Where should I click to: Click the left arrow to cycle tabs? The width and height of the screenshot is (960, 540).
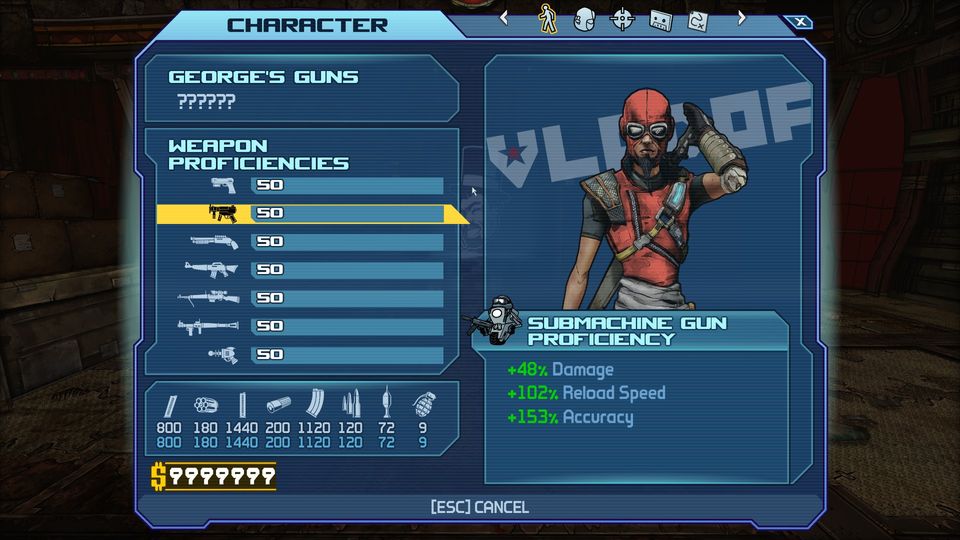(x=504, y=17)
